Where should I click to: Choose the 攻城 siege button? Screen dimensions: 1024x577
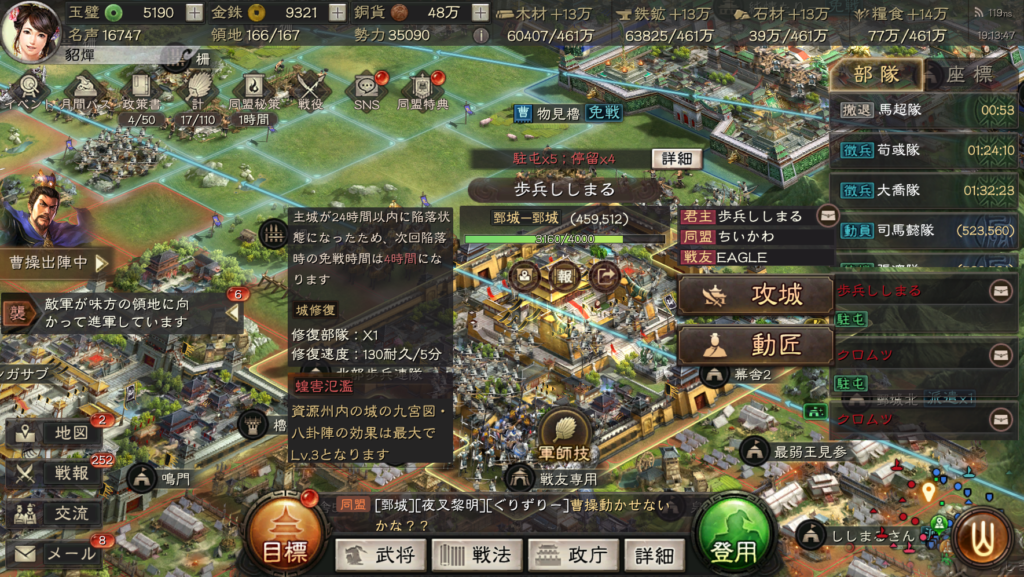756,295
